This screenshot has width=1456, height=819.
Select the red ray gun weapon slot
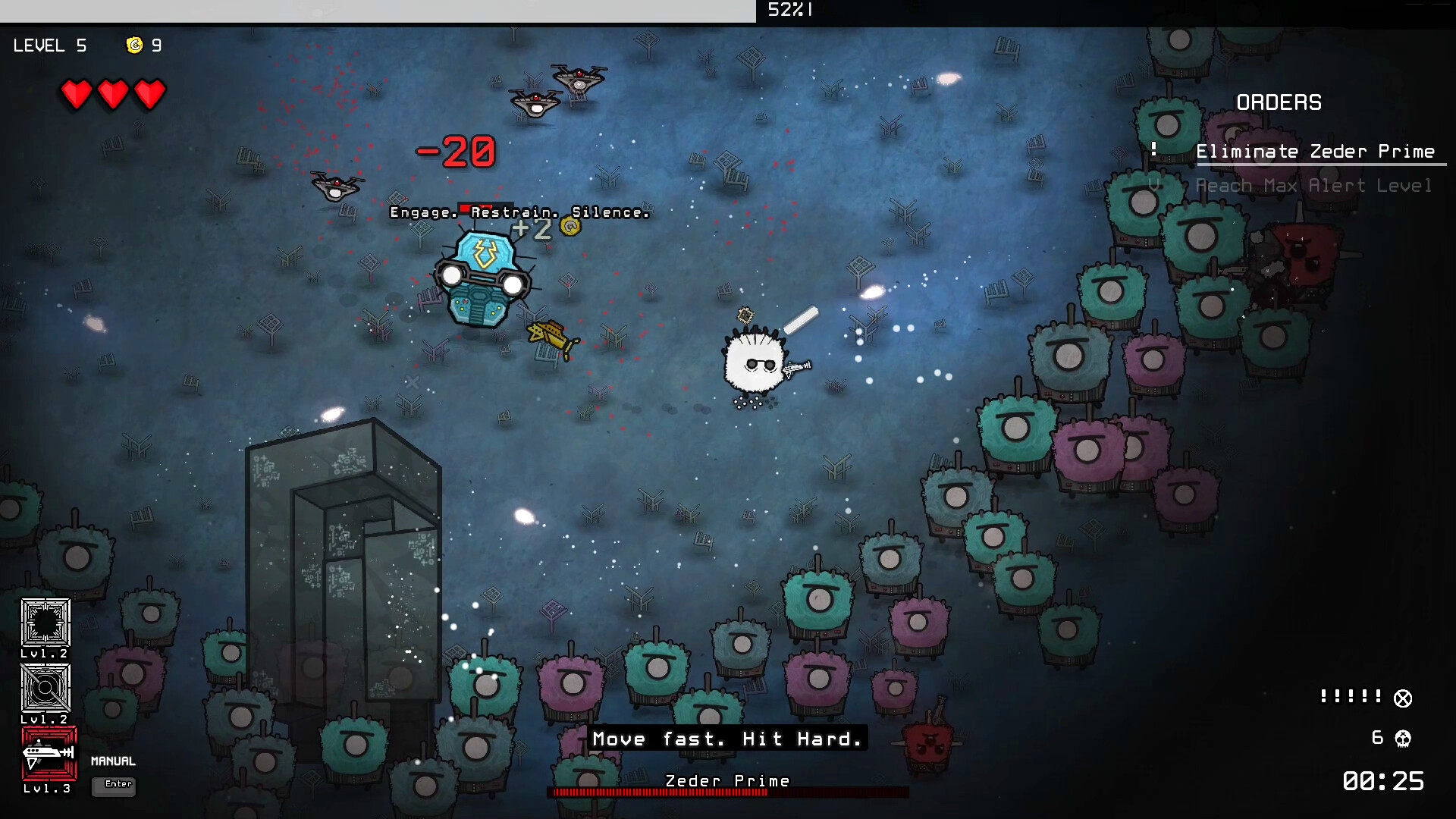coord(49,753)
